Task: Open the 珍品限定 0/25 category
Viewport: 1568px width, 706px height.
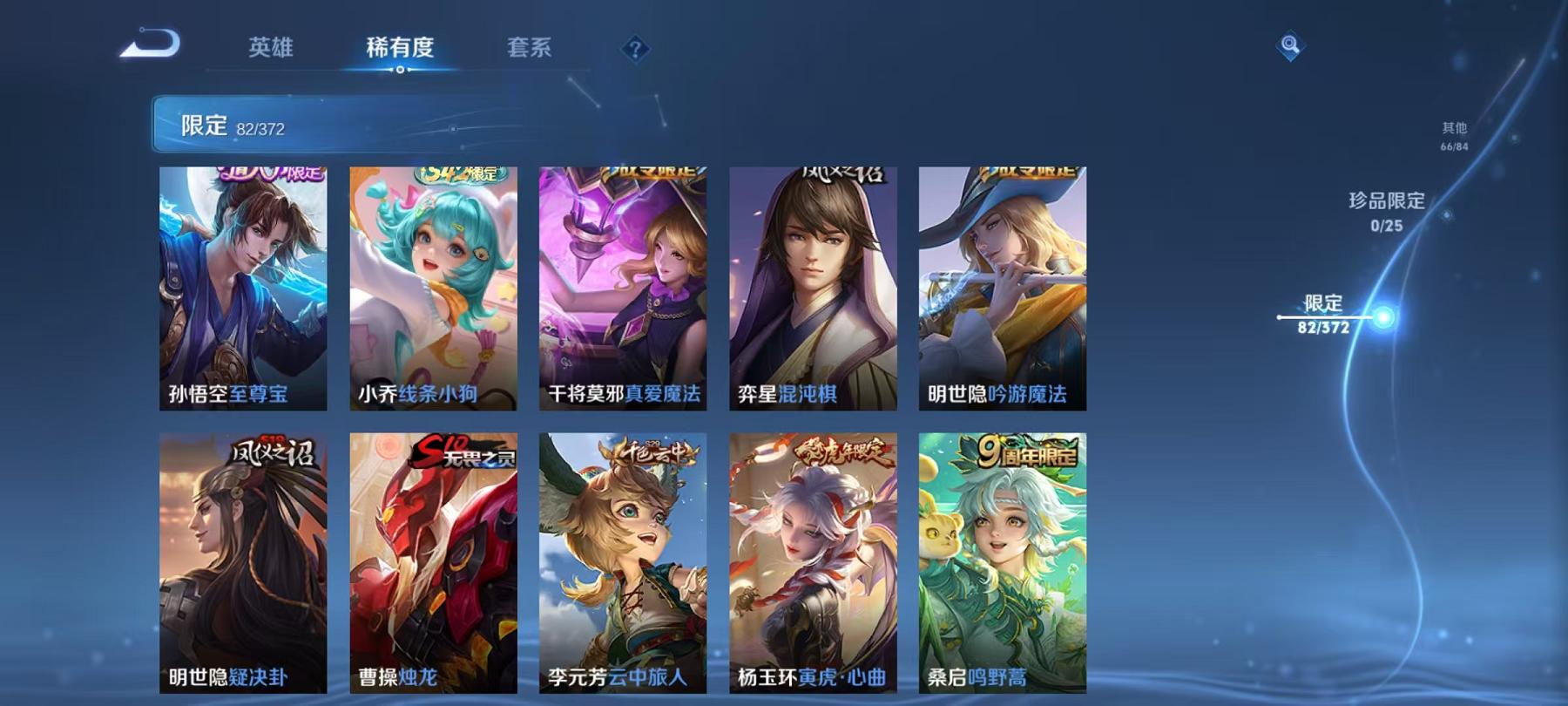Action: [1385, 209]
